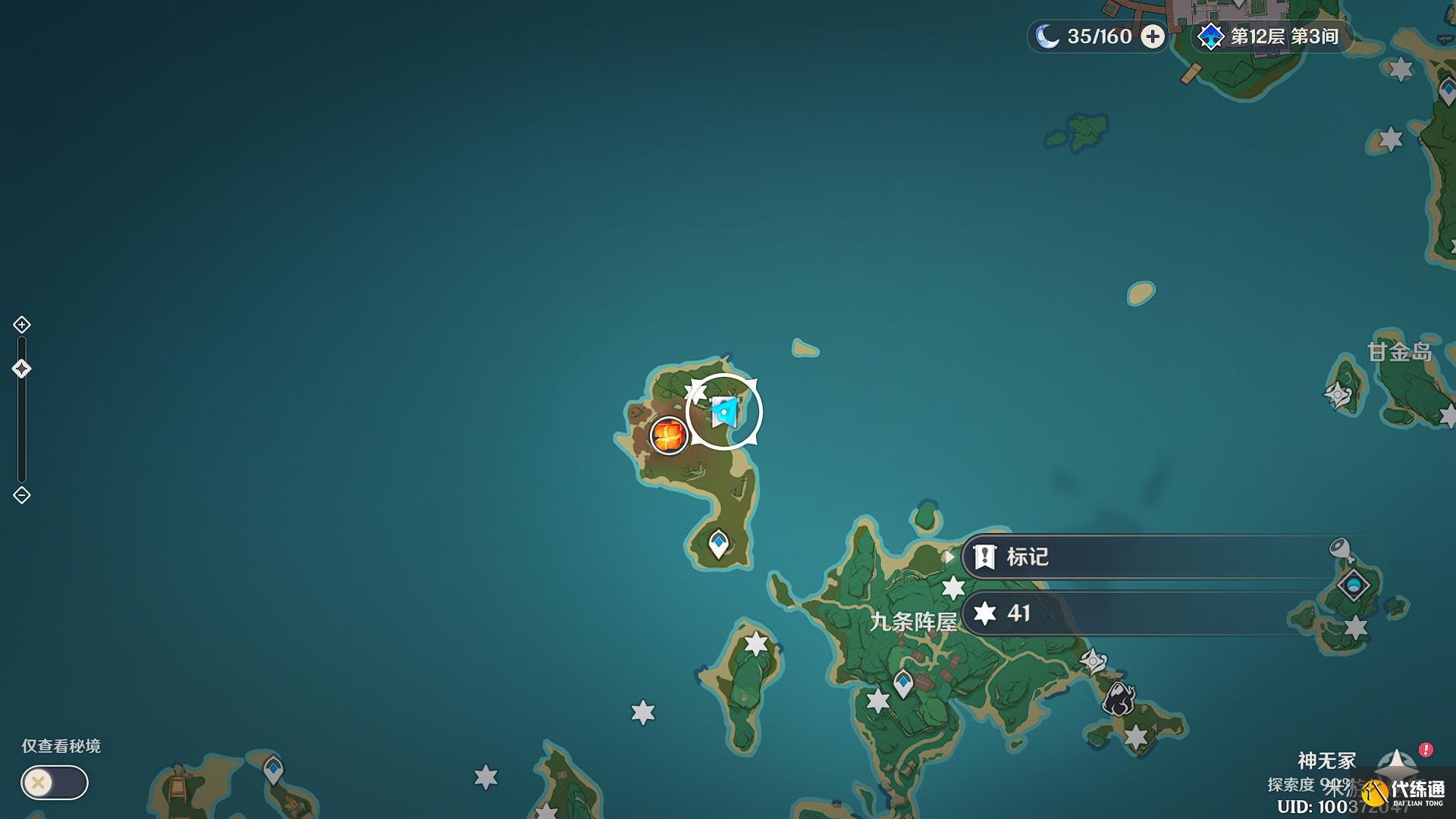Select the teleport waypoint below 九条阵屋 label
The height and width of the screenshot is (819, 1456).
[x=902, y=683]
